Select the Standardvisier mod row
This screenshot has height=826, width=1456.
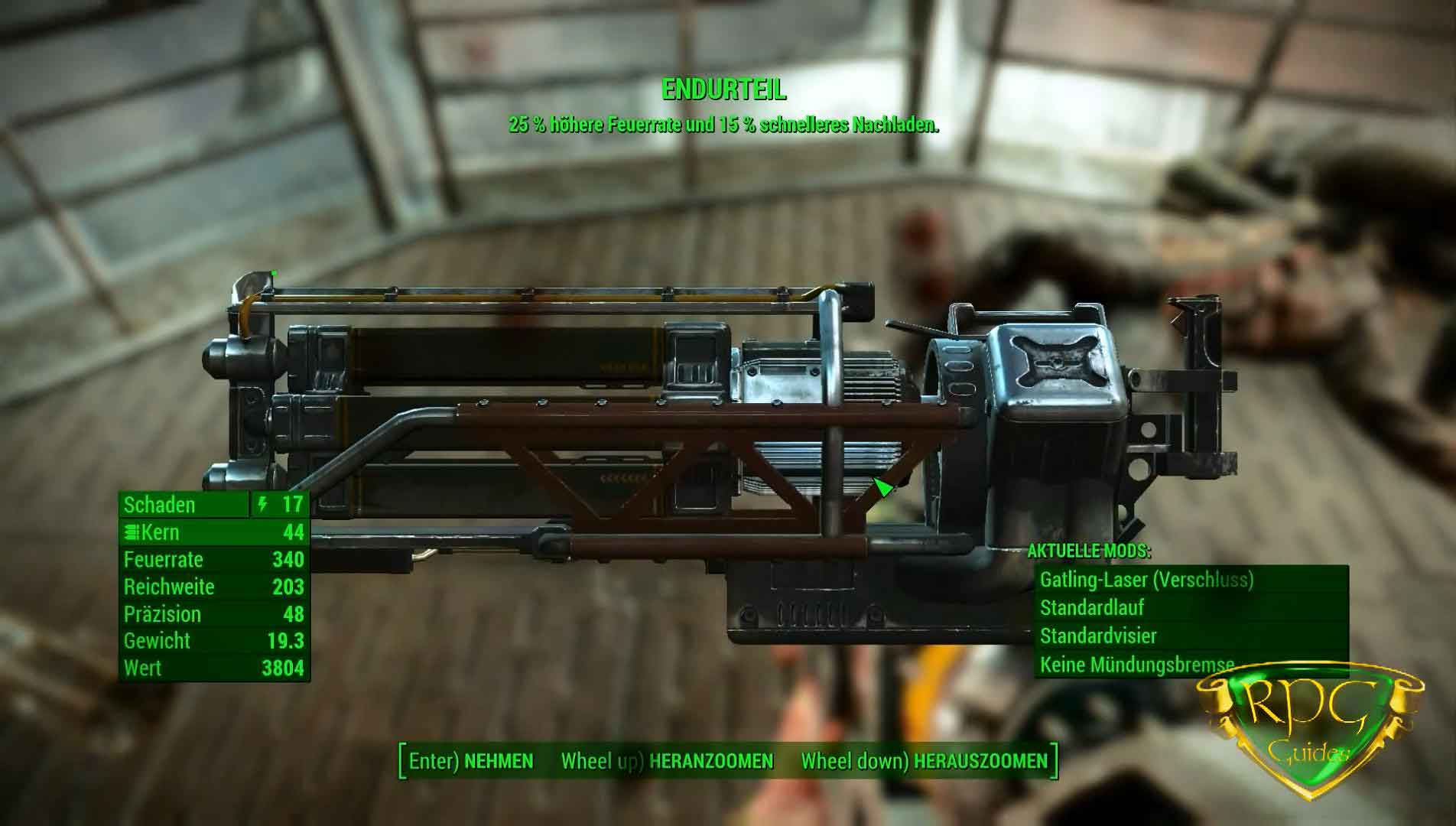[x=1189, y=636]
